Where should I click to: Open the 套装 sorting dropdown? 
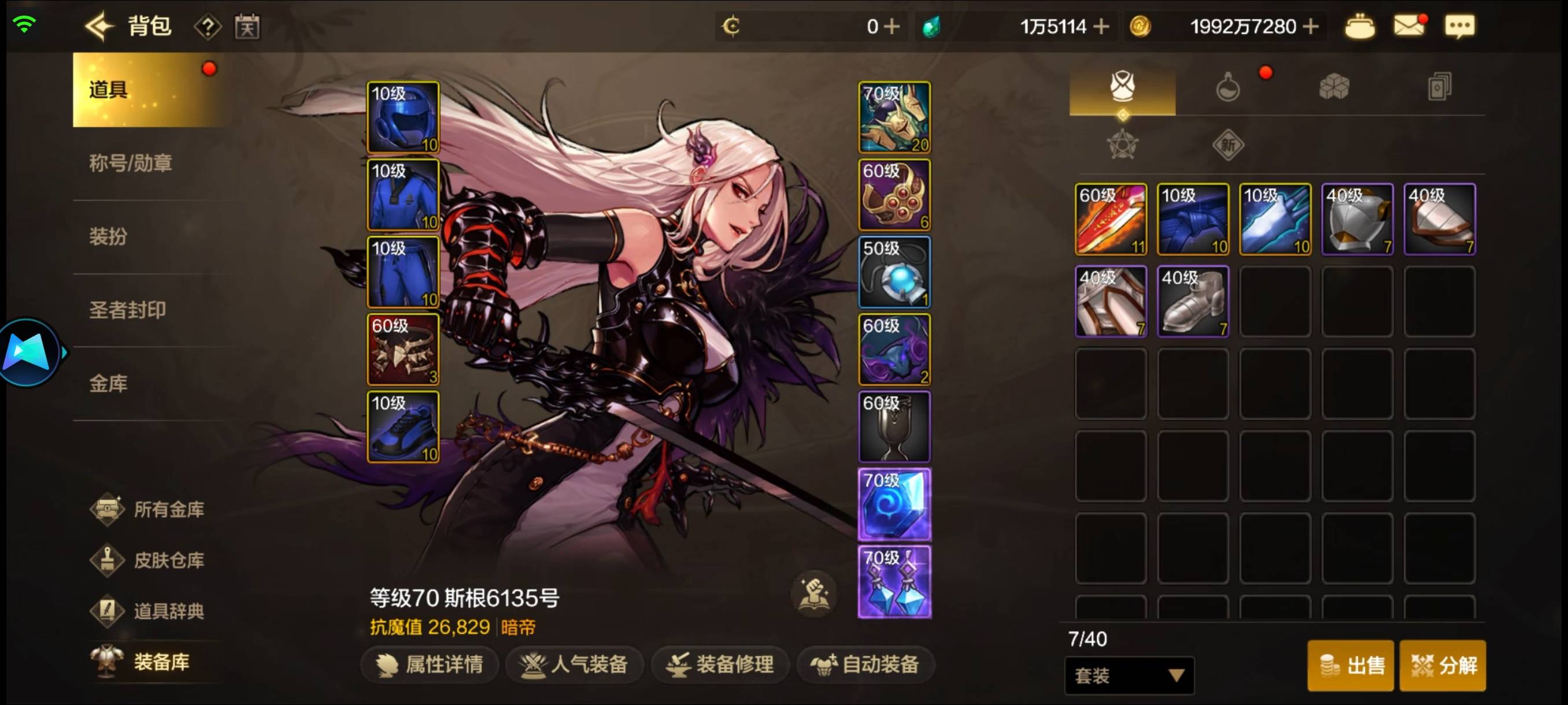point(1129,675)
